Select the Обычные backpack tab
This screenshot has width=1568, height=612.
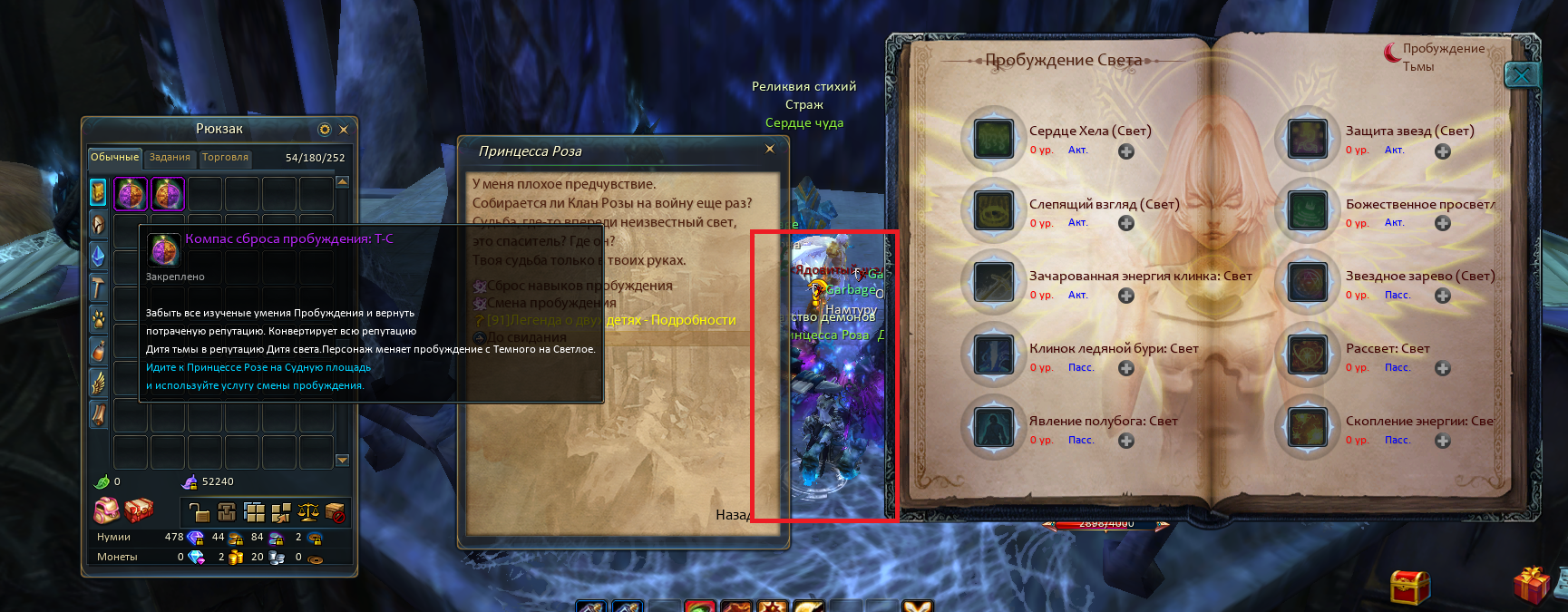(114, 158)
